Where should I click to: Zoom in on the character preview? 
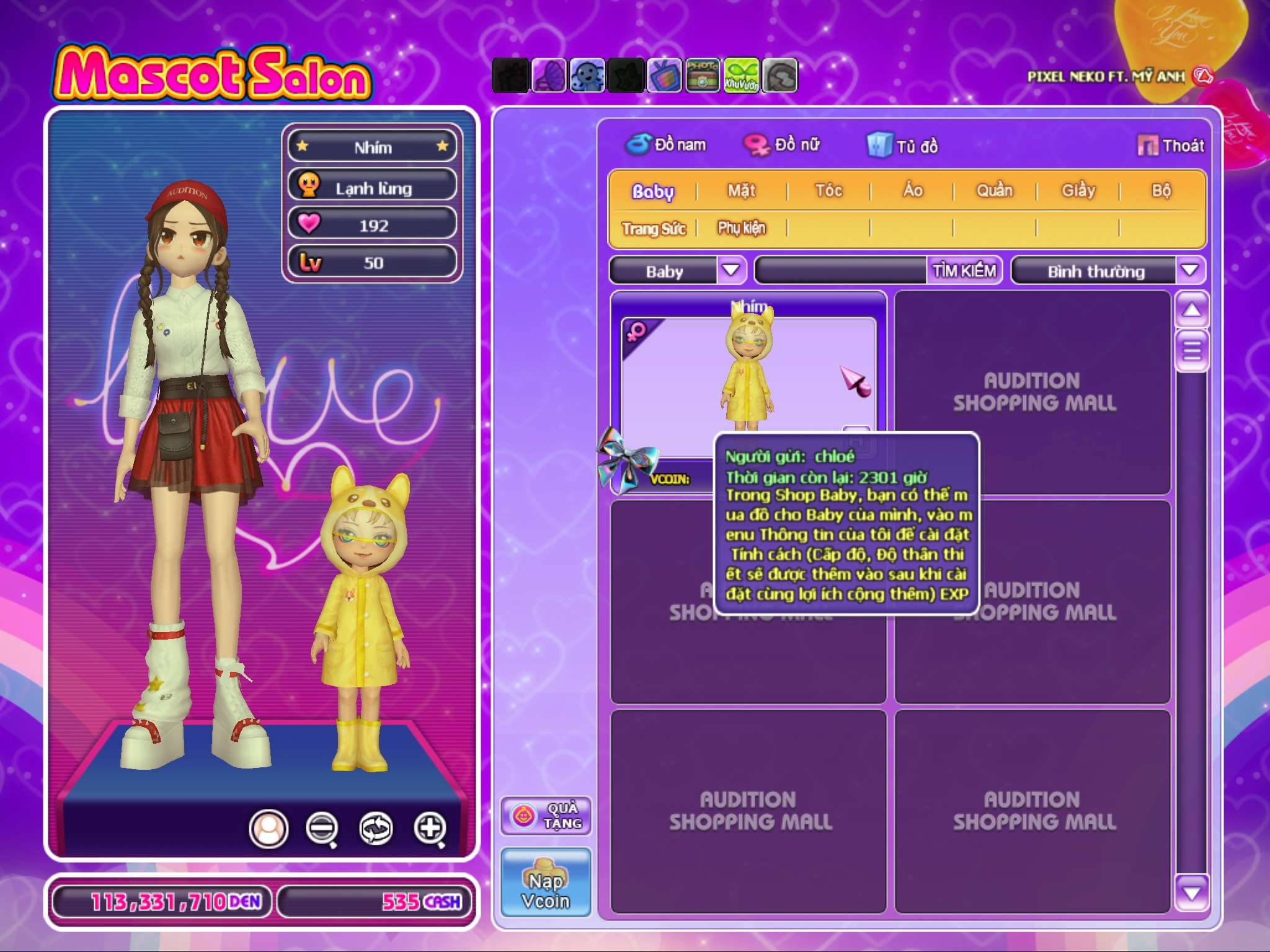click(430, 828)
